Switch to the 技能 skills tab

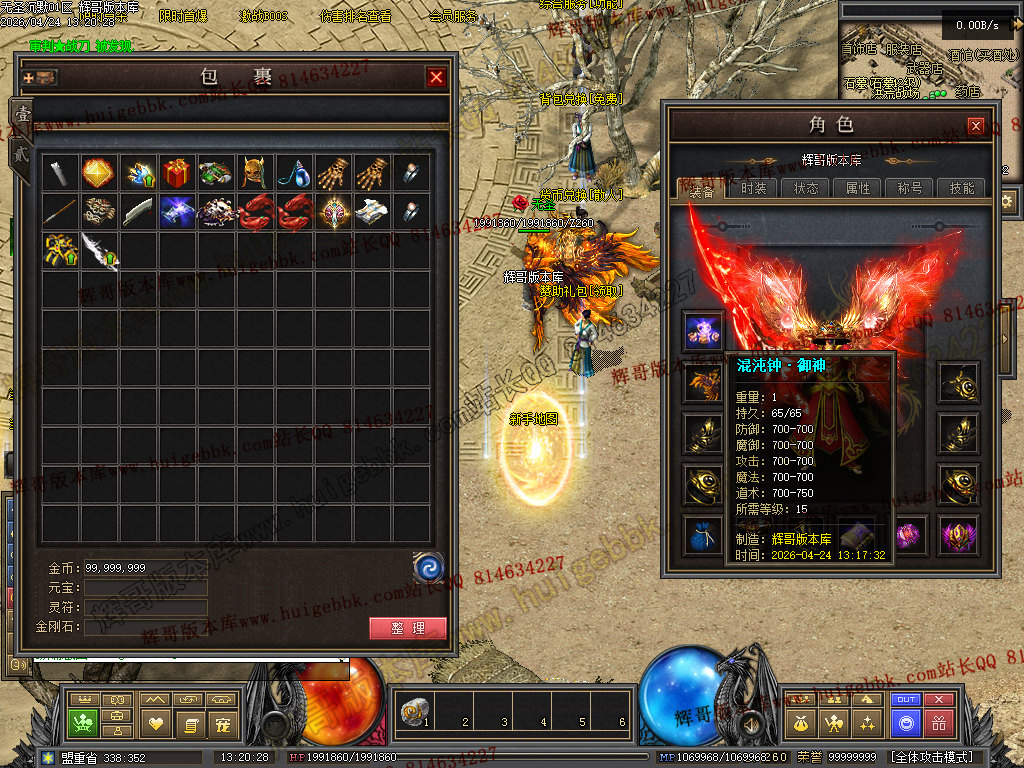(x=962, y=188)
